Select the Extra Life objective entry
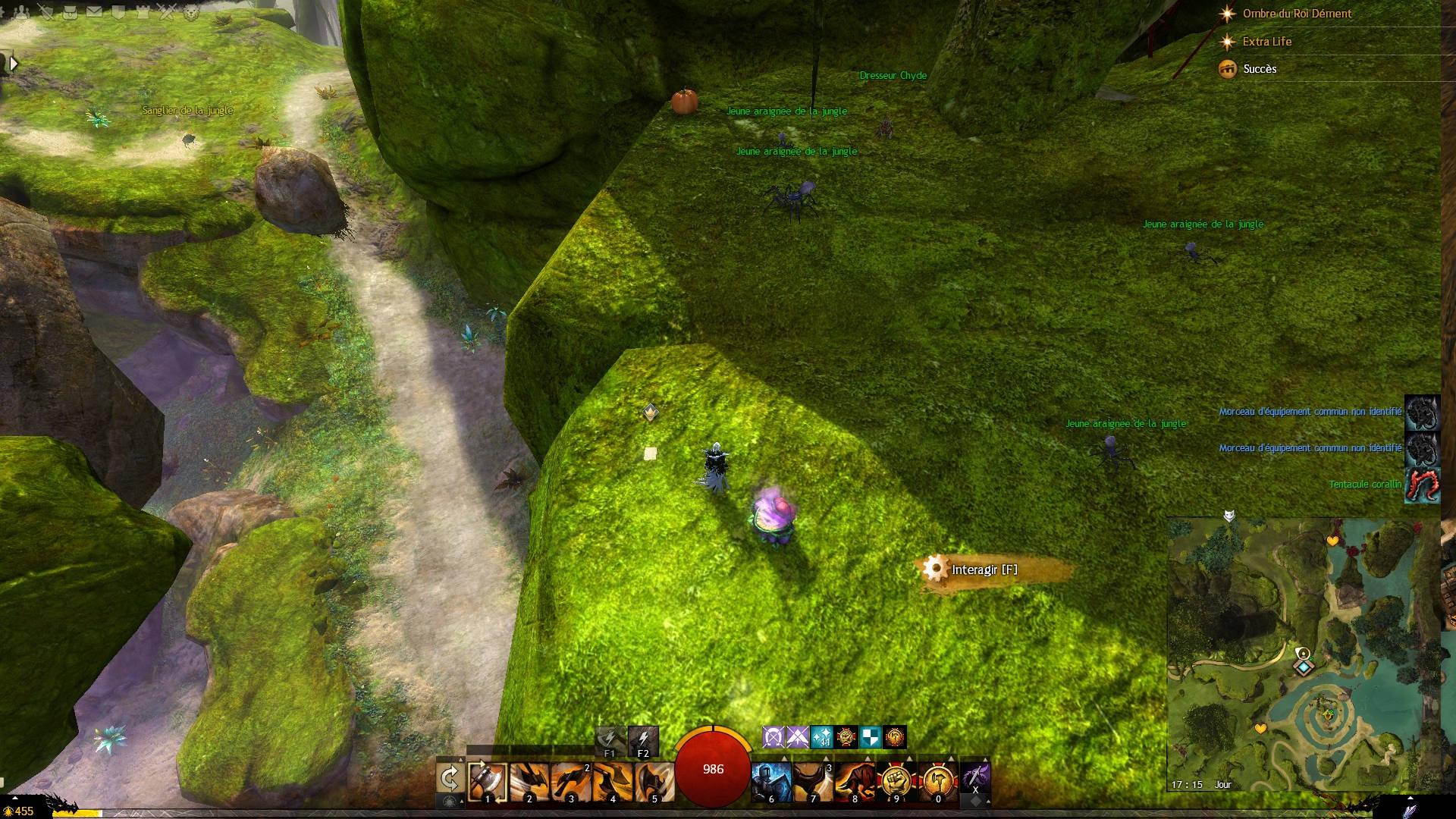 pos(1266,42)
